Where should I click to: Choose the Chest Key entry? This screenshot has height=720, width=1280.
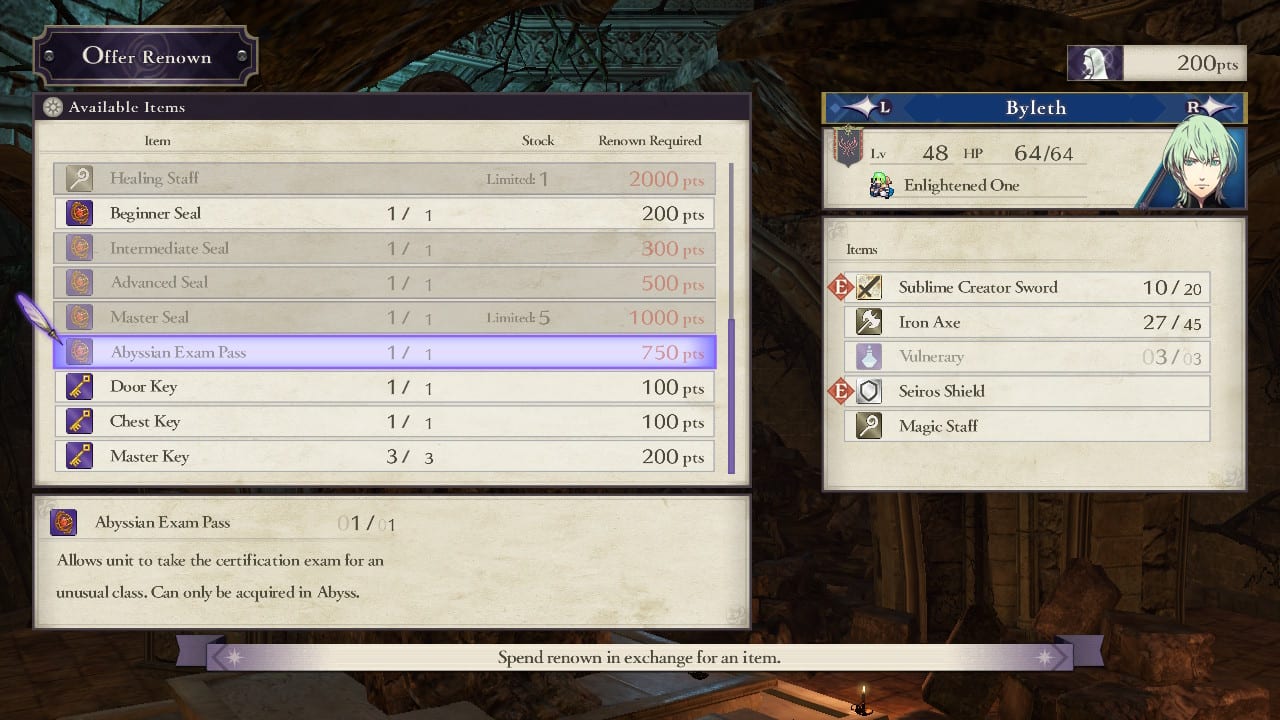click(384, 422)
